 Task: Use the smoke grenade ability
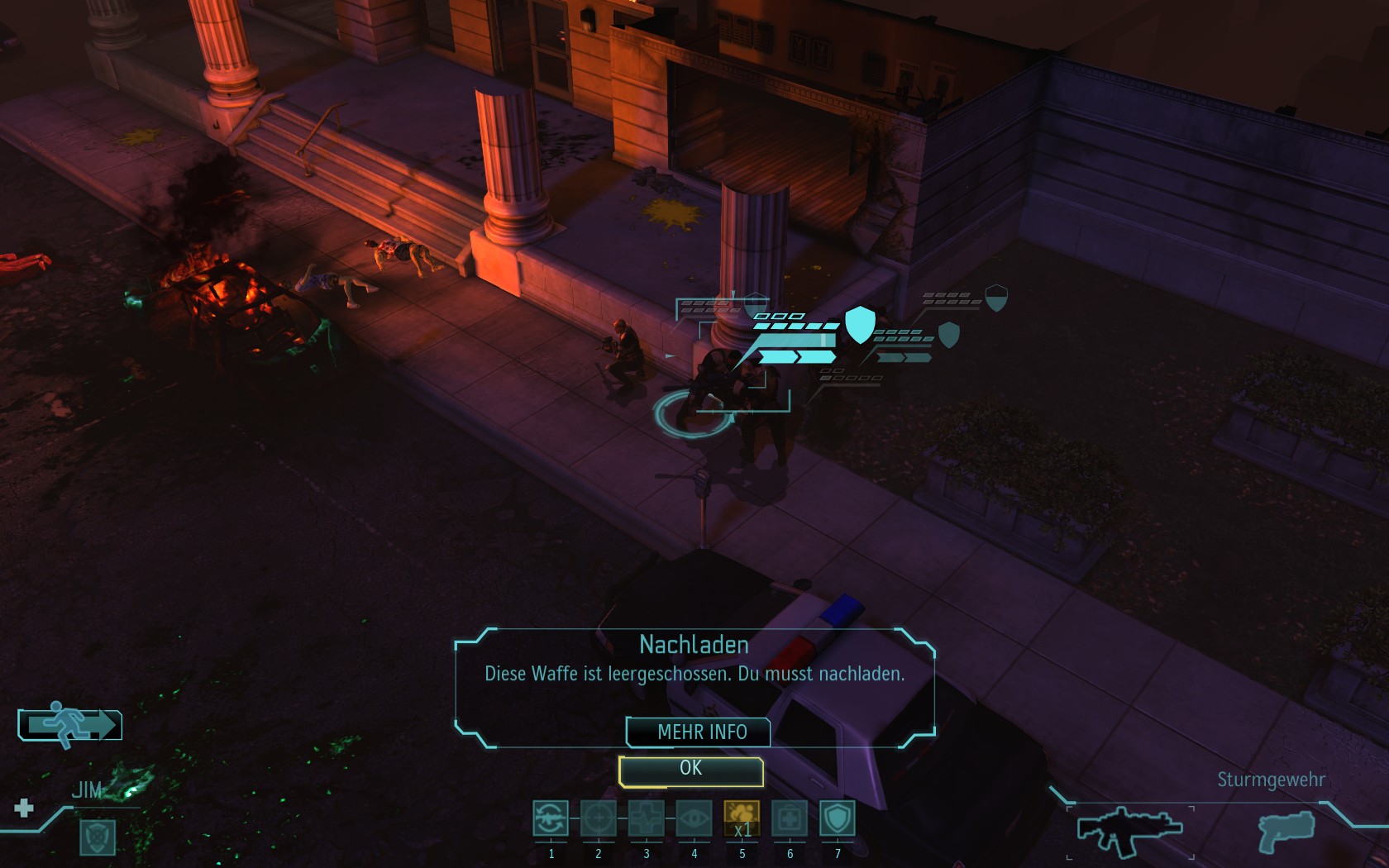[742, 818]
